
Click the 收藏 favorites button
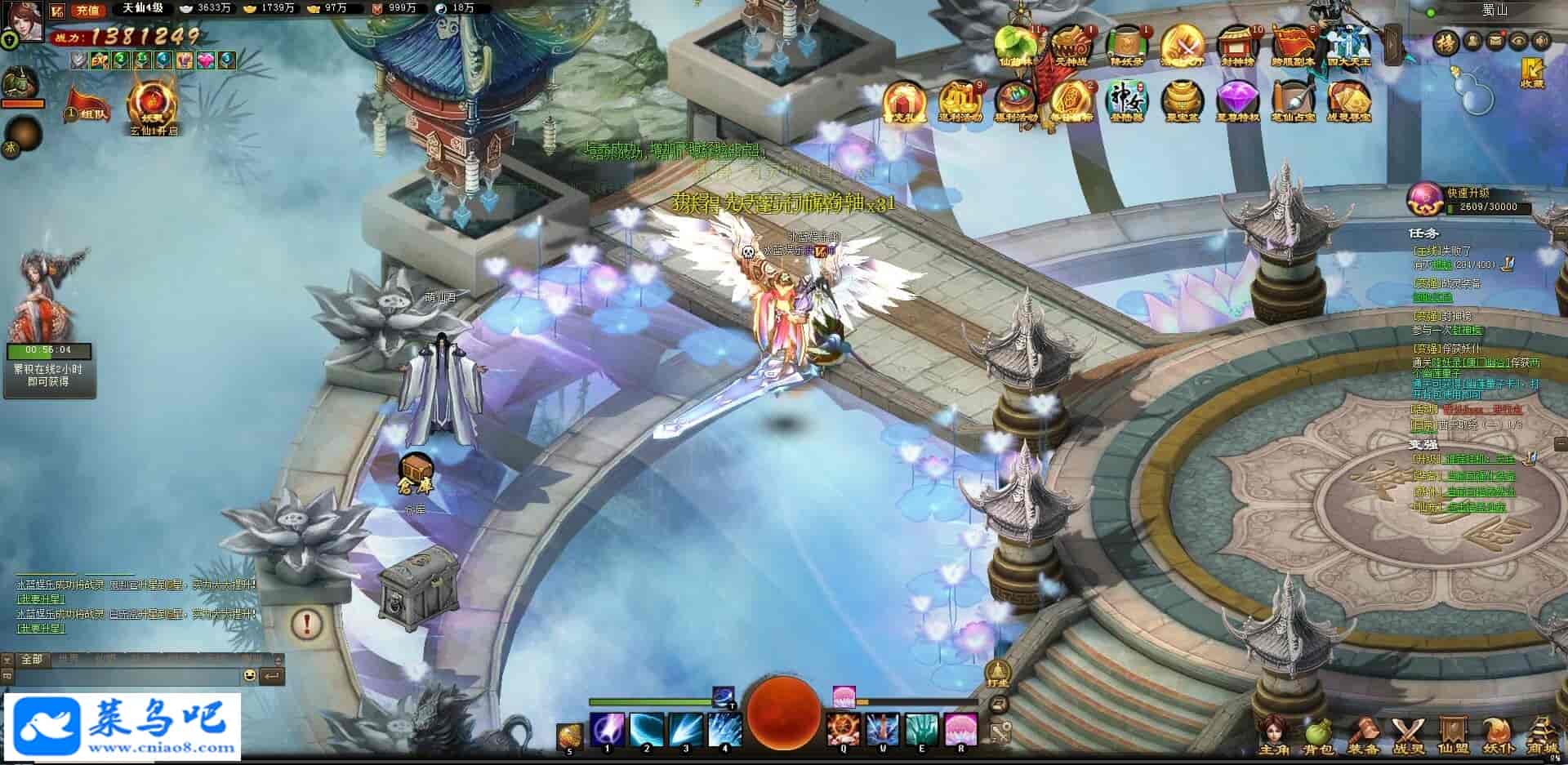pyautogui.click(x=1532, y=72)
